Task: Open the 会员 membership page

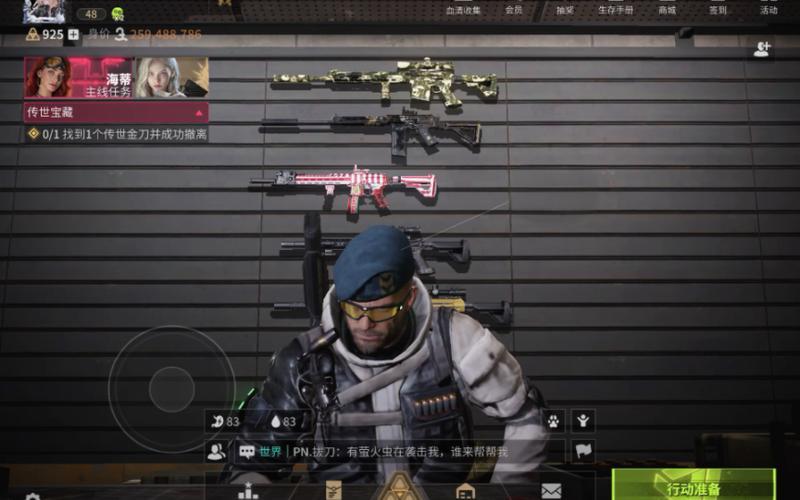Action: 513,10
